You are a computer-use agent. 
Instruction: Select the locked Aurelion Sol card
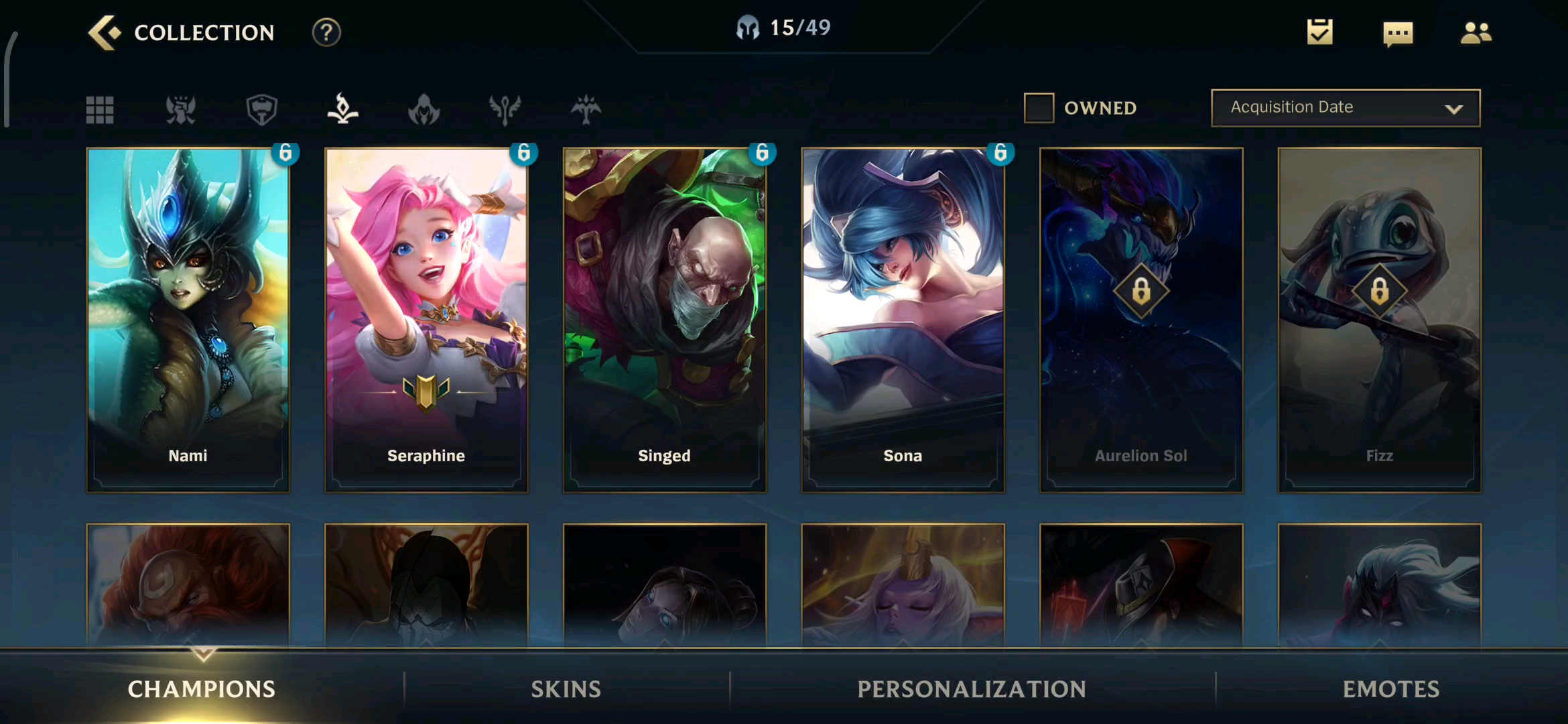point(1141,320)
